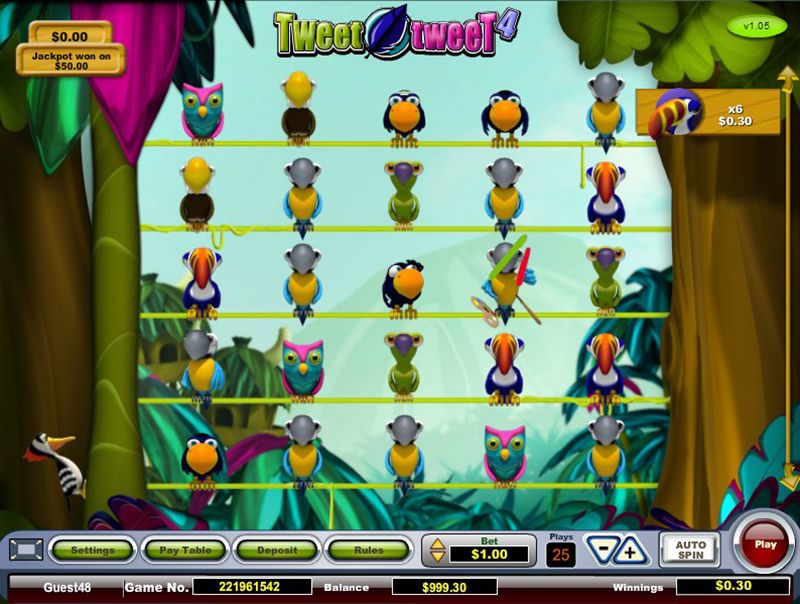This screenshot has height=604, width=800.
Task: Increase plays with the plus triangle
Action: (631, 551)
